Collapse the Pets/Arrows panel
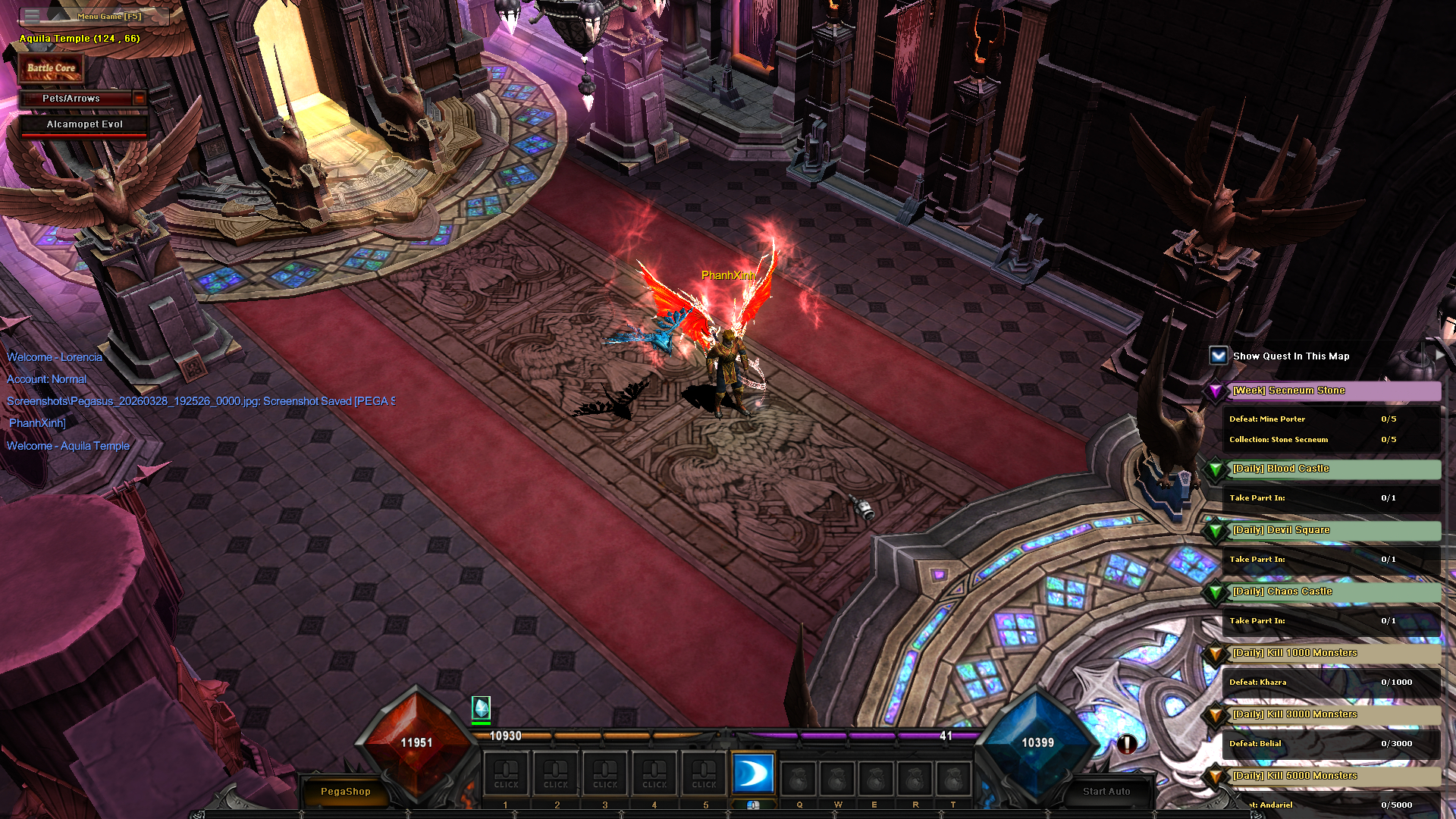 139,99
